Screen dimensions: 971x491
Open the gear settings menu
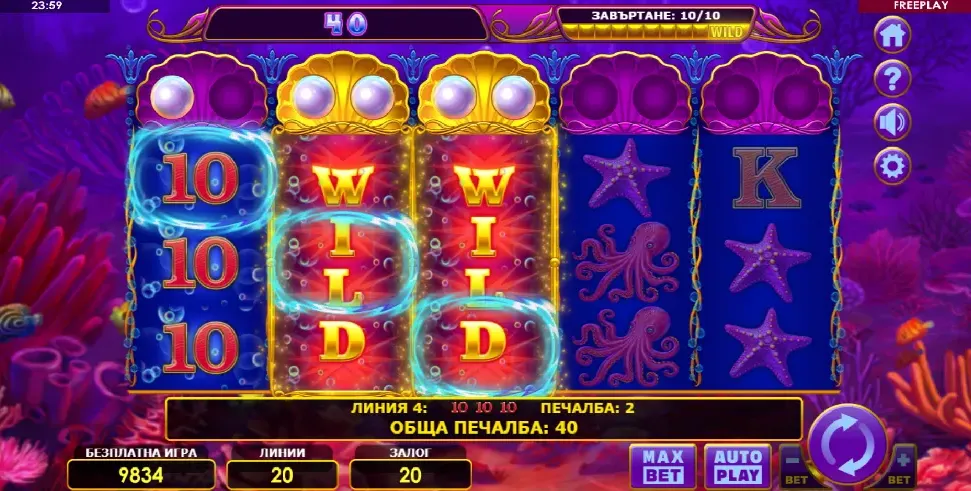pos(892,165)
